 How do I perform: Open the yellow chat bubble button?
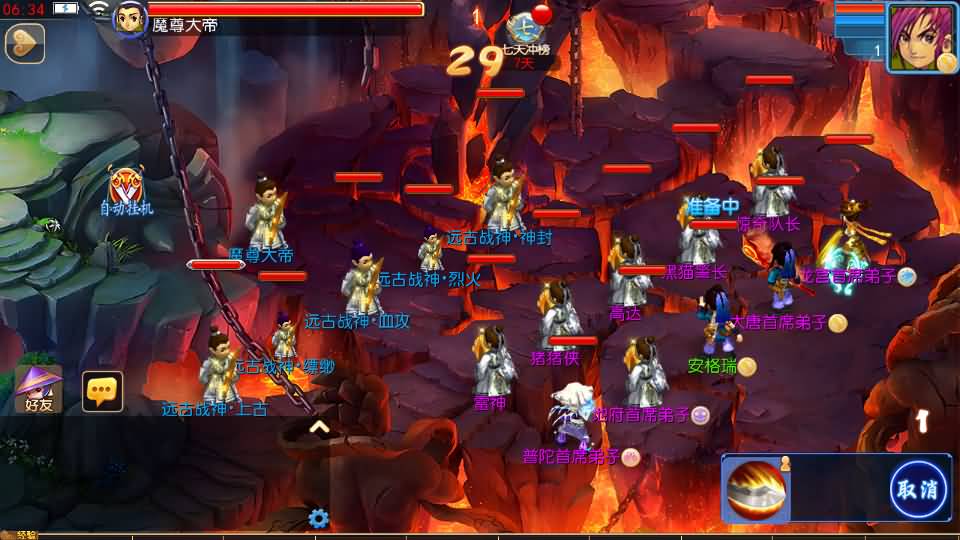click(102, 391)
